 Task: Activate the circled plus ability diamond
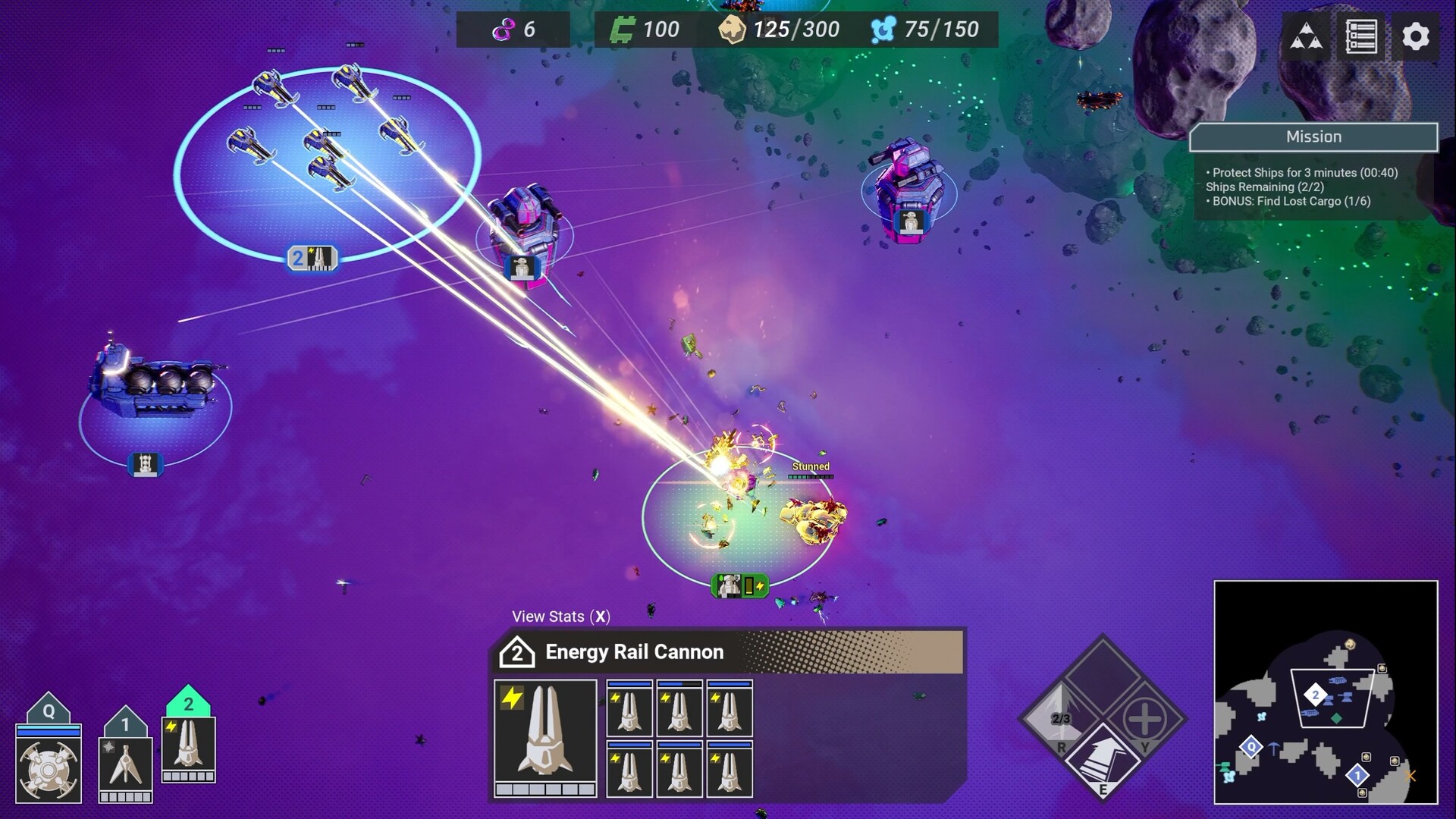pyautogui.click(x=1145, y=718)
